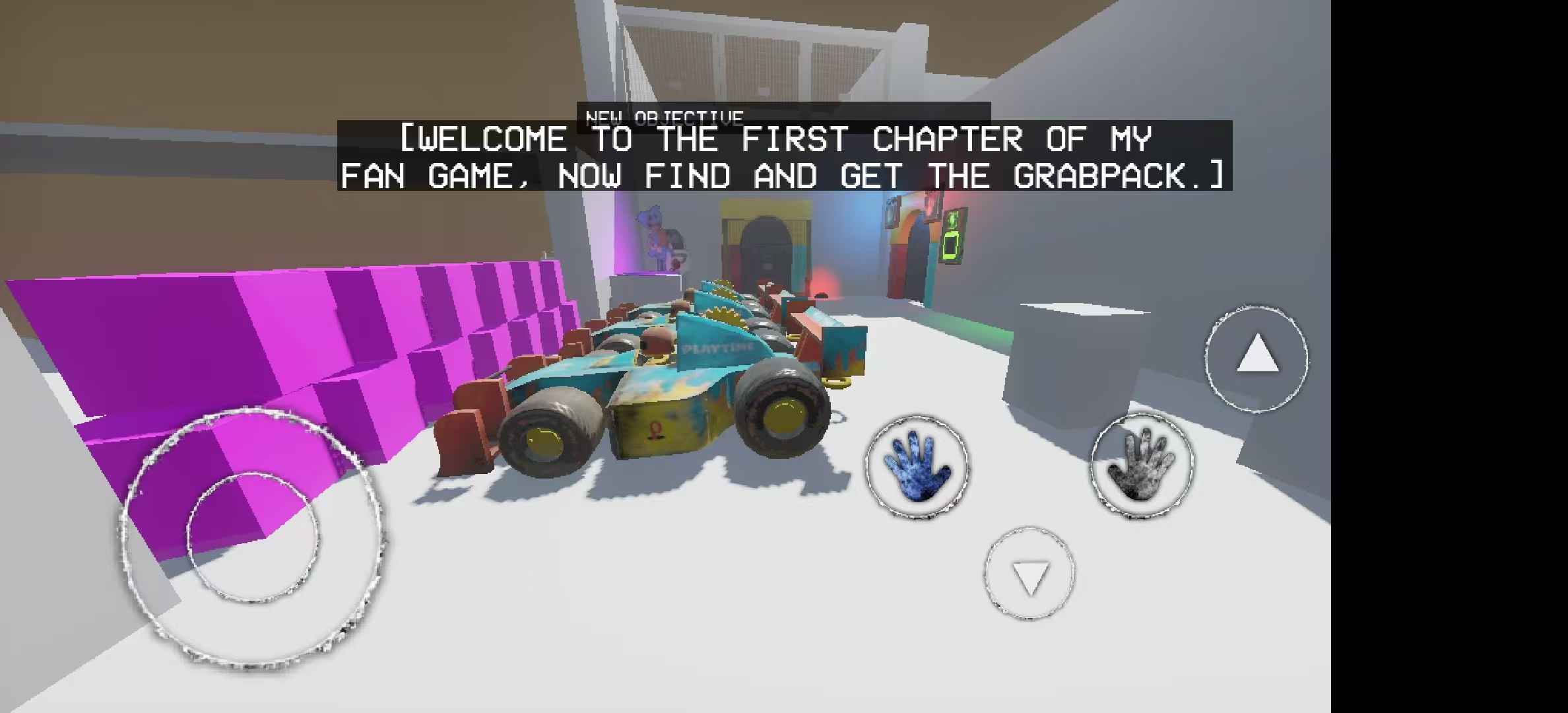Tap the up arrow button
Image resolution: width=1568 pixels, height=713 pixels.
click(1257, 358)
